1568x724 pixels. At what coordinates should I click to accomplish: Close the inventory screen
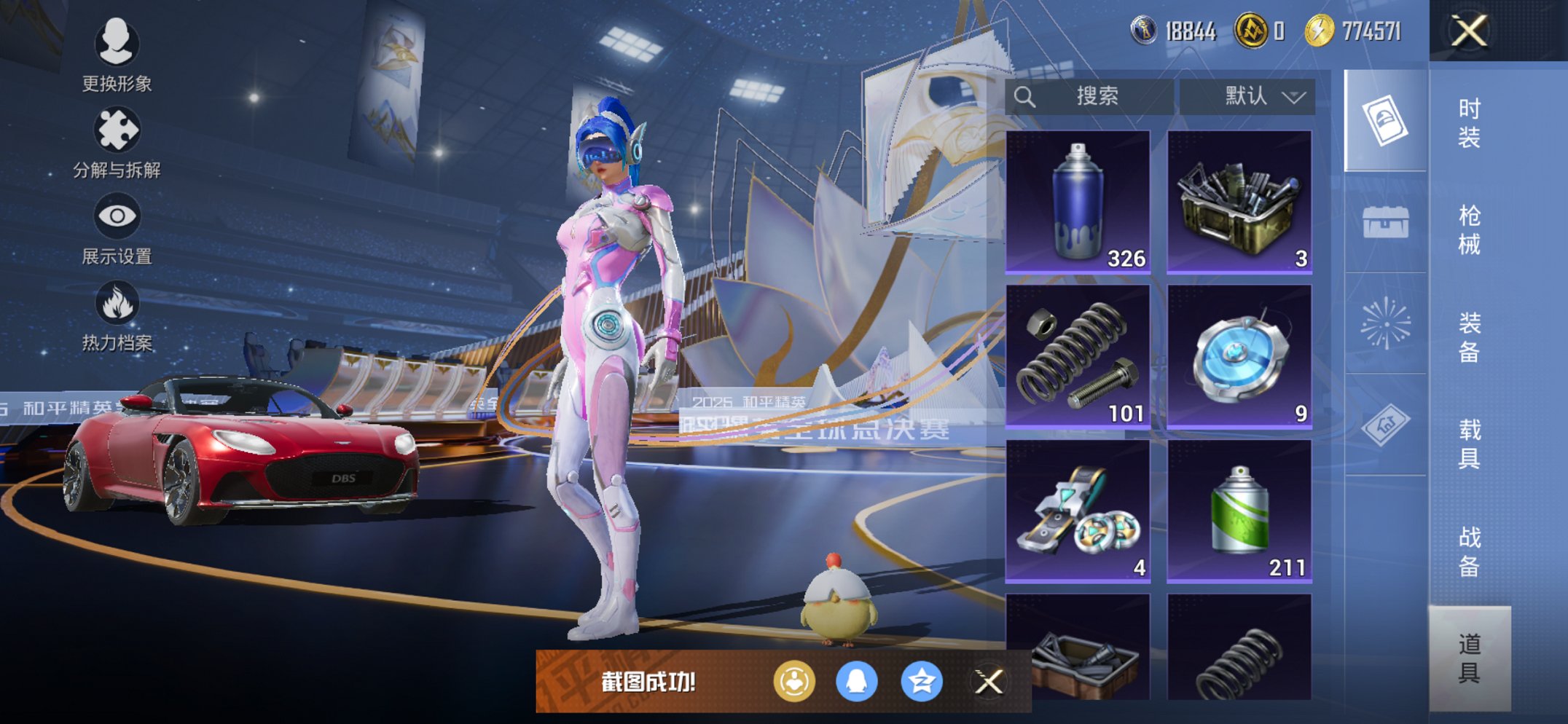click(1468, 31)
